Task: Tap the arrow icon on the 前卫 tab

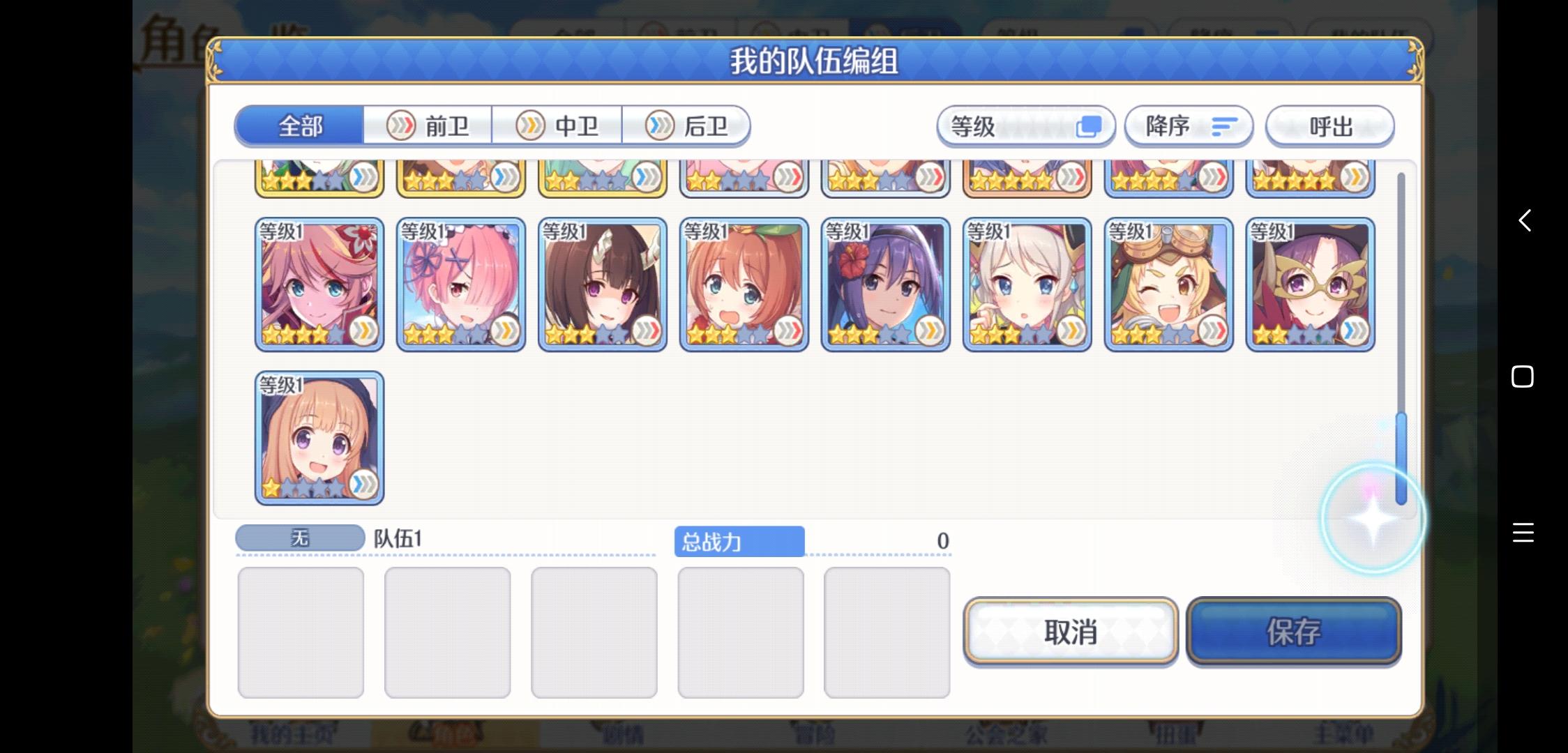Action: pyautogui.click(x=400, y=125)
